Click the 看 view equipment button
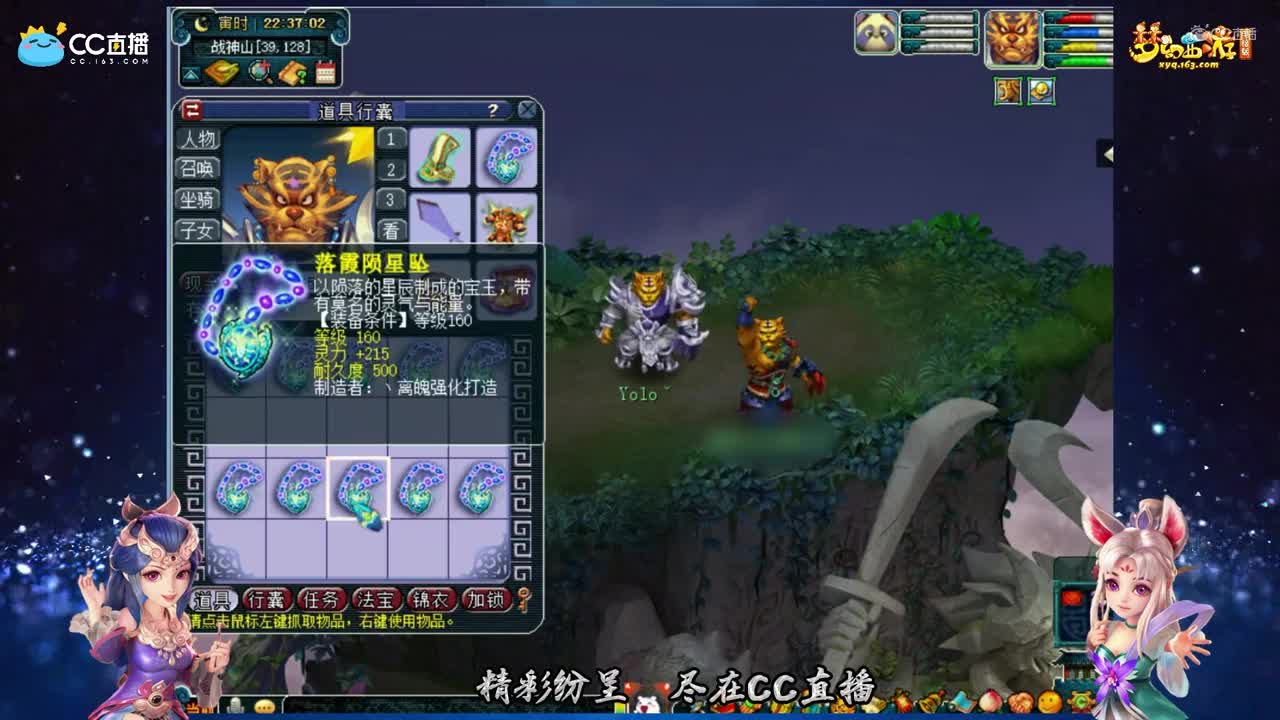 tap(391, 229)
